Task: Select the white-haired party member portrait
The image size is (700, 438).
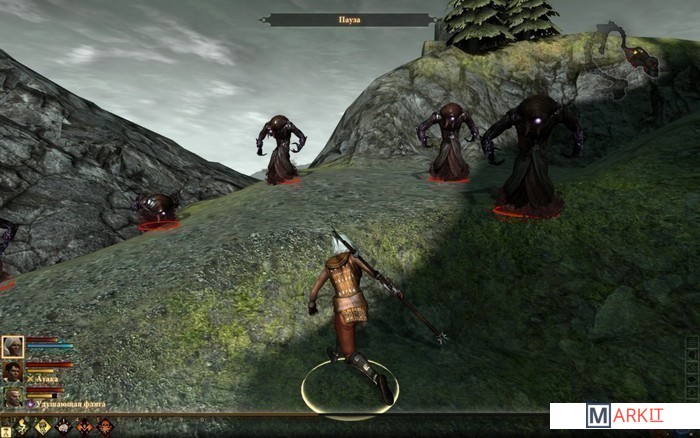Action: point(13,347)
